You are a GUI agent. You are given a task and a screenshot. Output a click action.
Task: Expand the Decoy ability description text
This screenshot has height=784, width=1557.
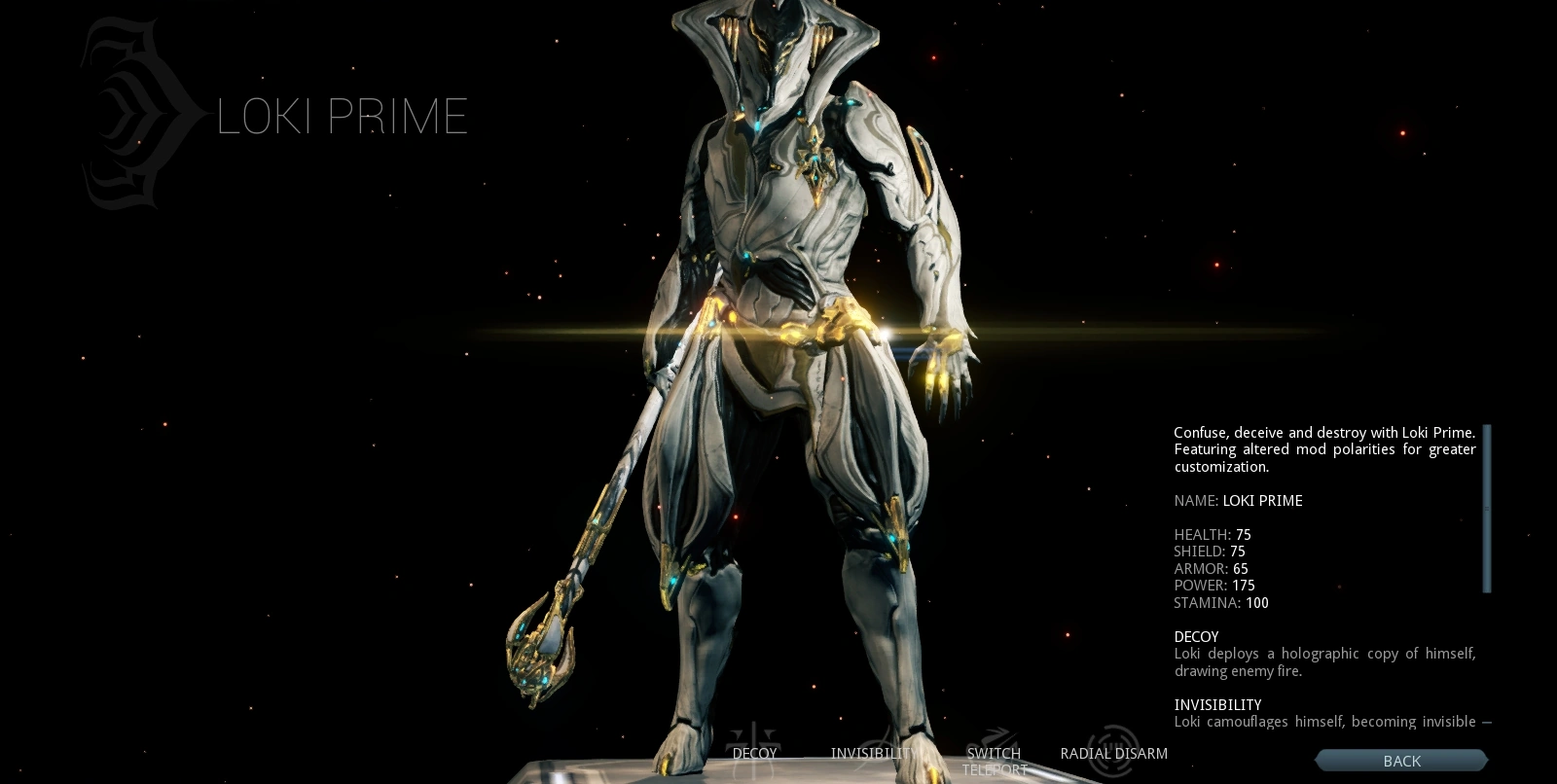(x=1325, y=662)
